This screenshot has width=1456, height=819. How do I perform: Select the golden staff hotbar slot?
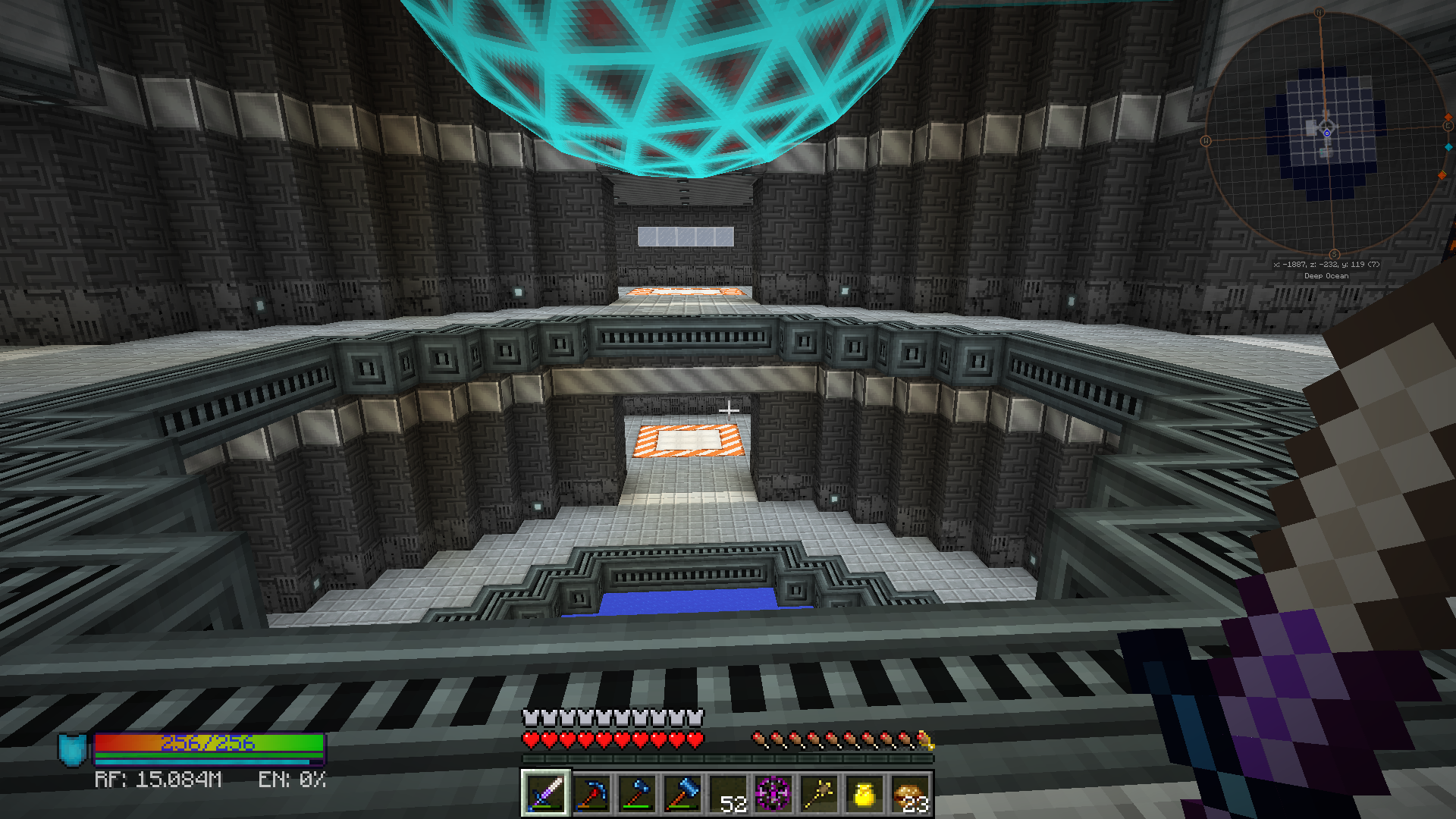tap(818, 794)
